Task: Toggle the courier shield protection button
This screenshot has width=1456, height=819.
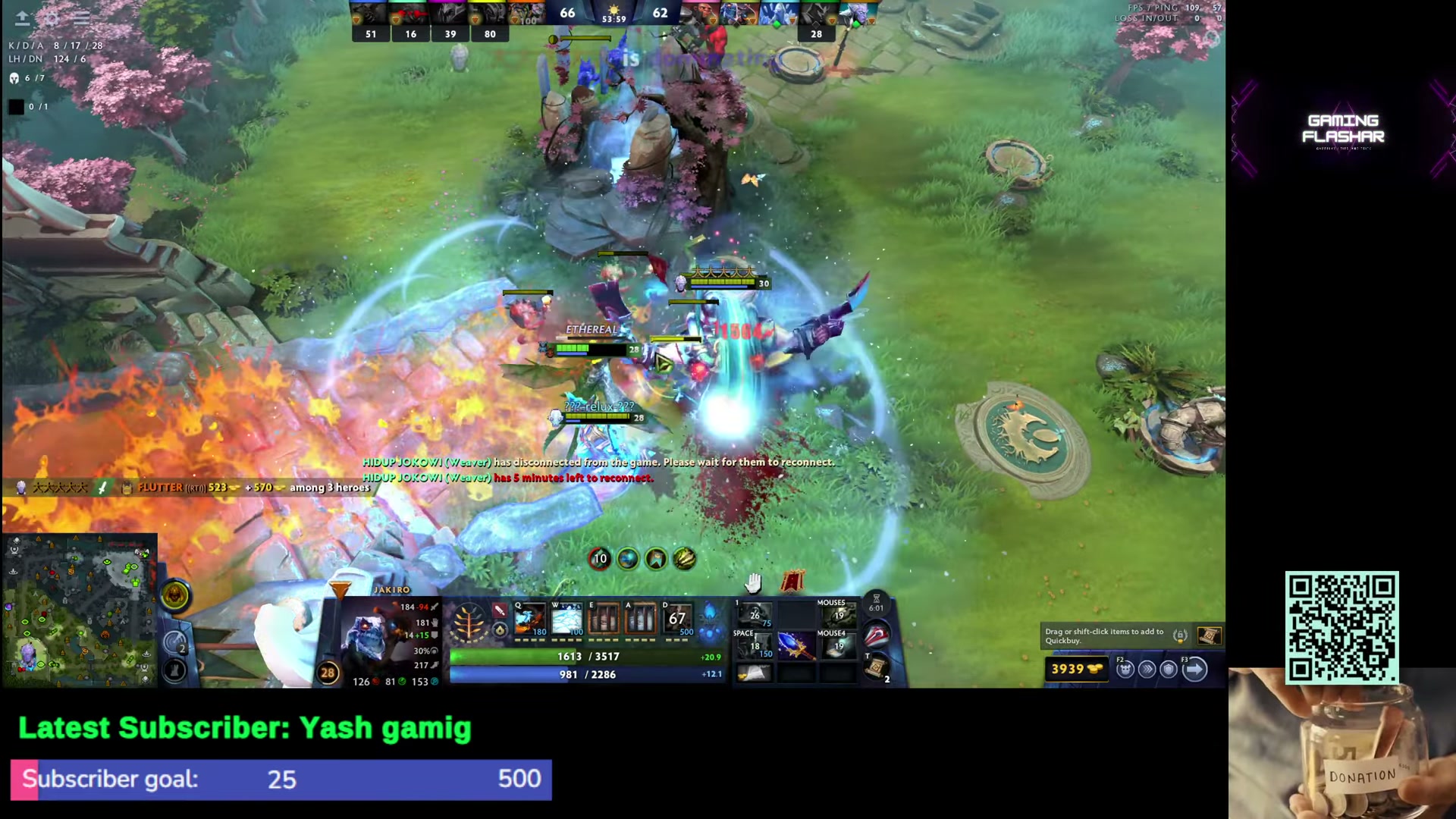Action: (1169, 669)
